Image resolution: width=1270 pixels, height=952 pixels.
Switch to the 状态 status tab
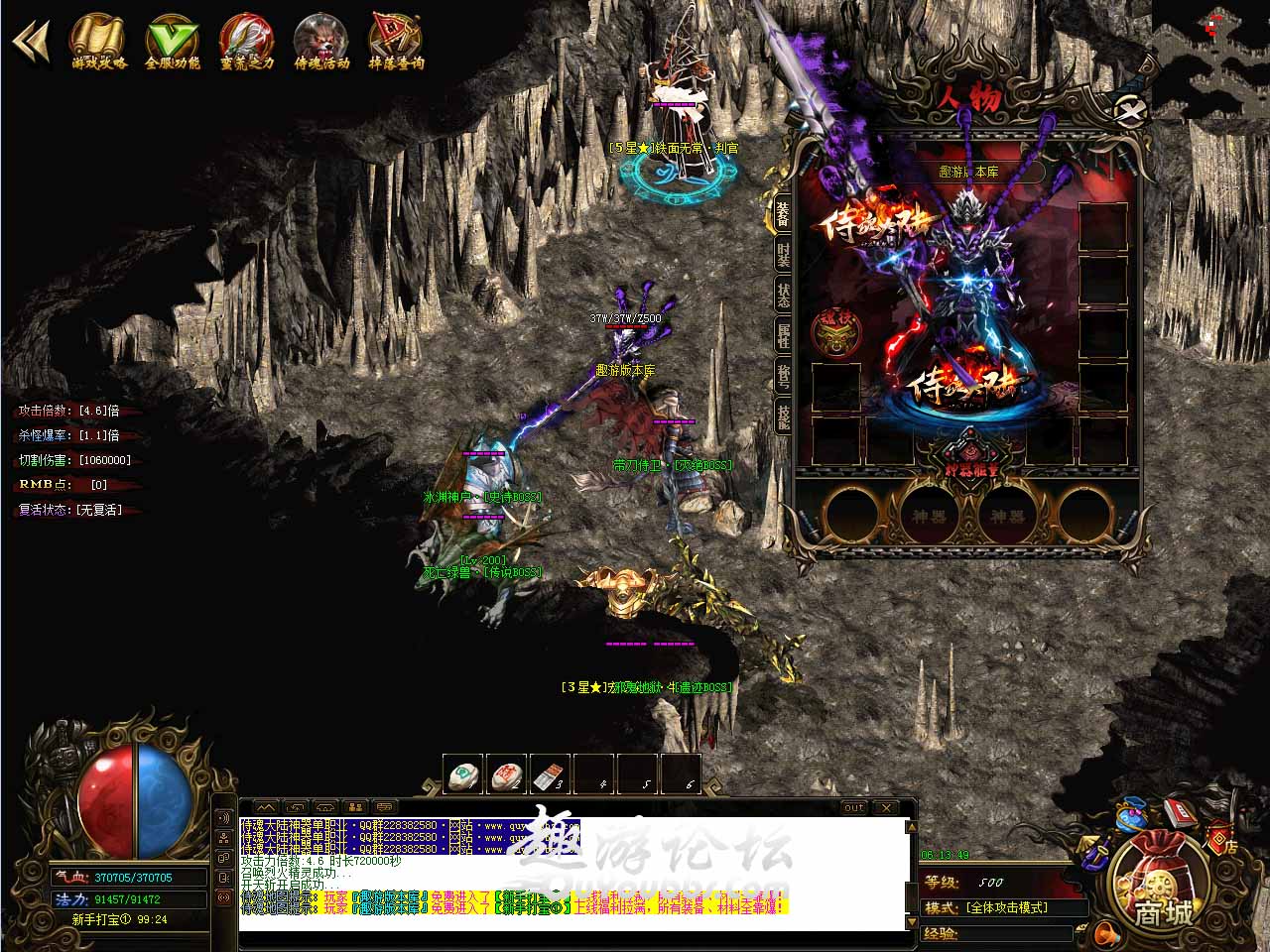click(784, 295)
